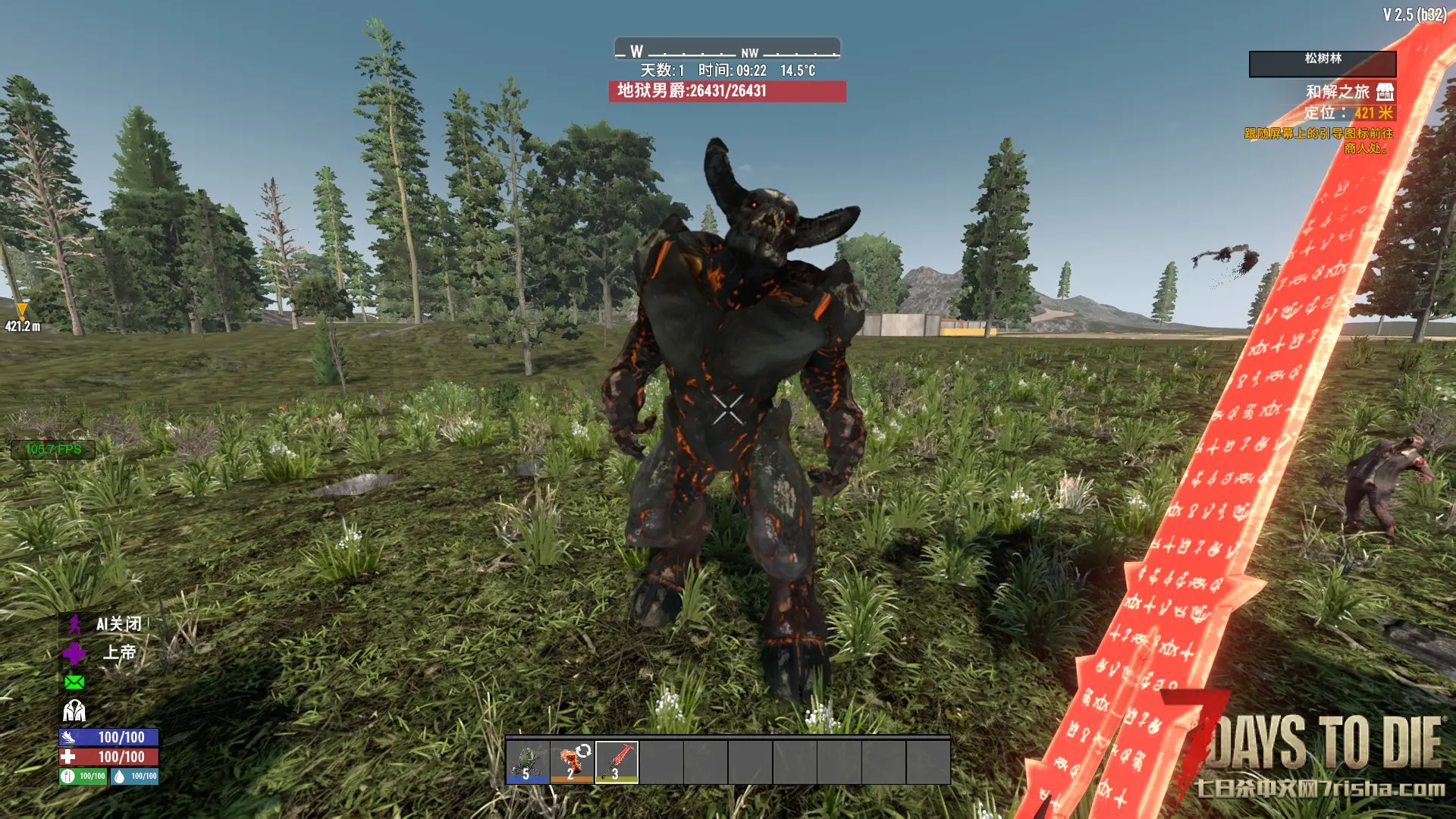This screenshot has height=819, width=1456.
Task: Click the white jacket status icon
Action: click(x=74, y=711)
